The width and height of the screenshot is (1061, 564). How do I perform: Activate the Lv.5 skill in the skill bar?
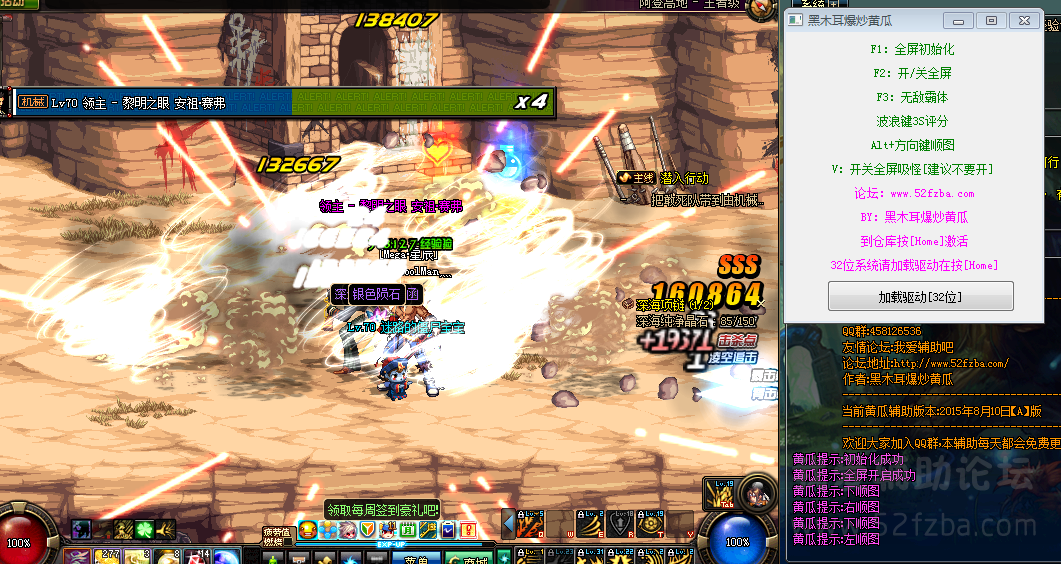coord(531,522)
